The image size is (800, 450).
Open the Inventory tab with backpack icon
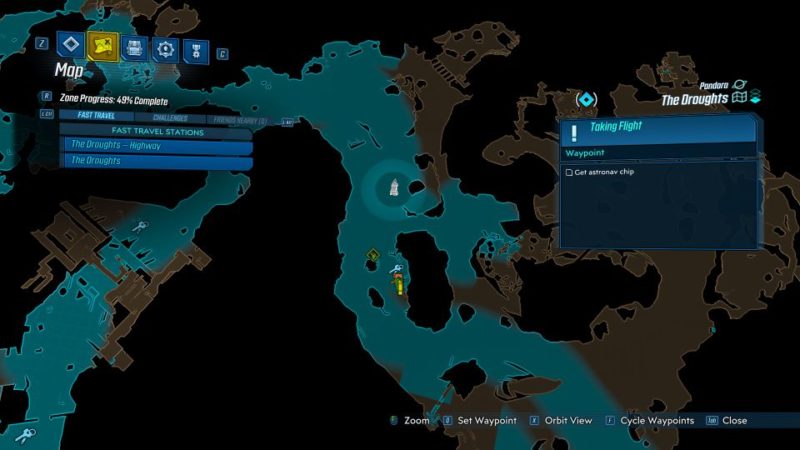(135, 47)
